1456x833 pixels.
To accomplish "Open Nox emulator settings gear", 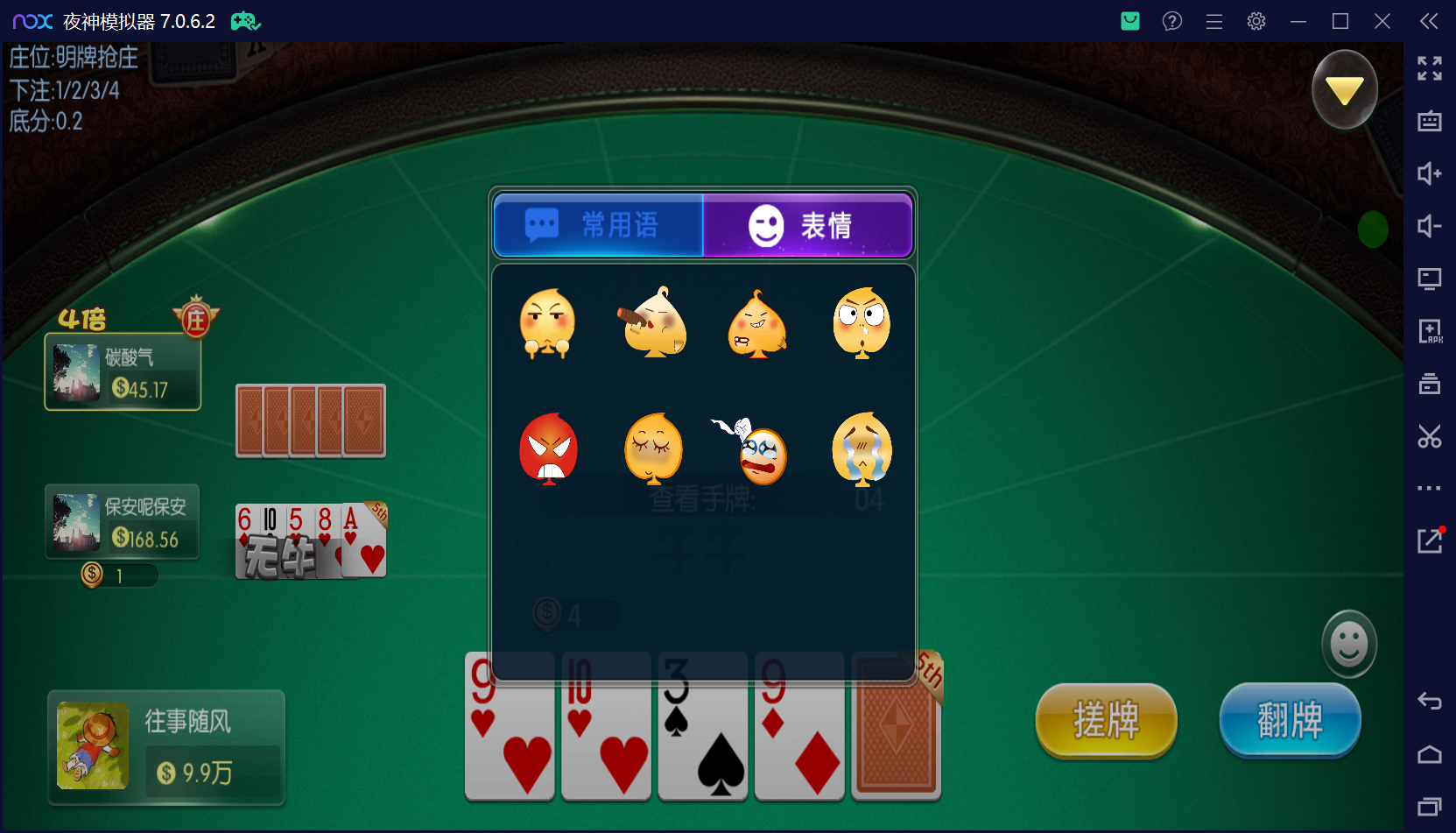I will [1256, 21].
